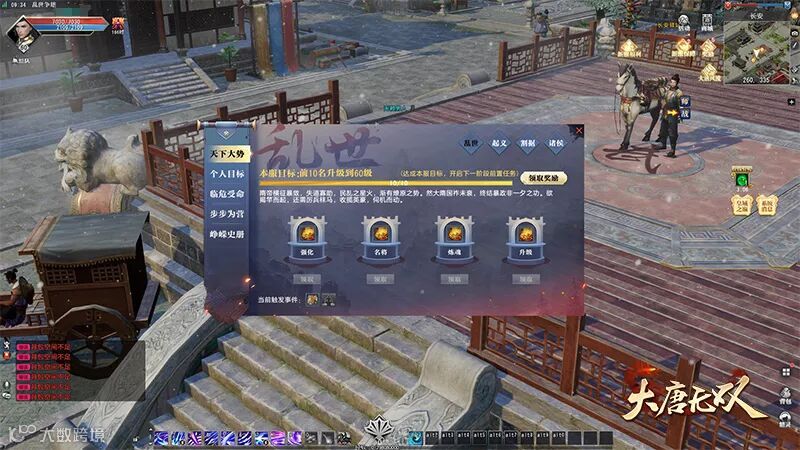Switch to the 峥嵘史册 tab

[x=226, y=233]
